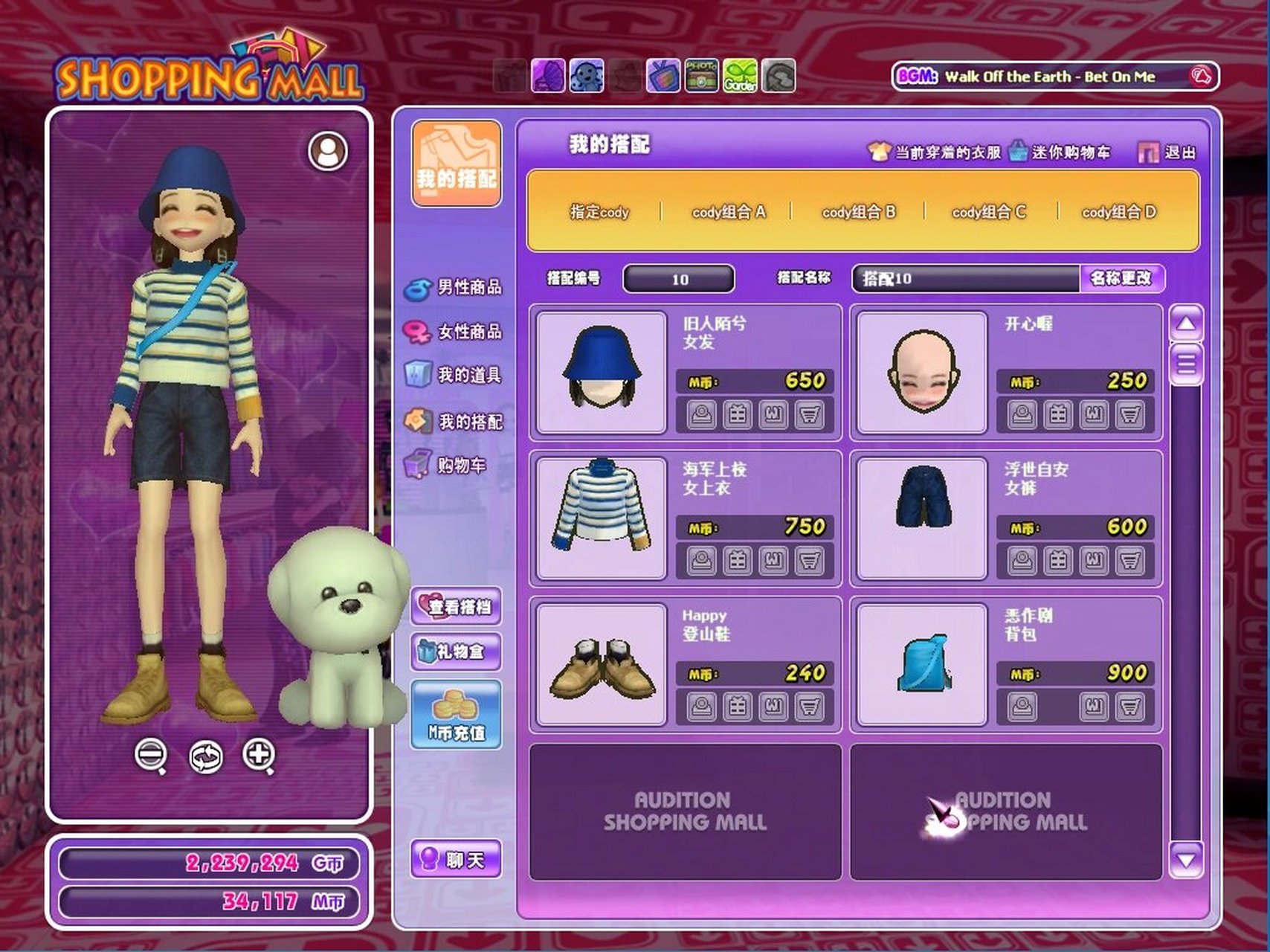Select the 指定cody tab

[x=599, y=212]
